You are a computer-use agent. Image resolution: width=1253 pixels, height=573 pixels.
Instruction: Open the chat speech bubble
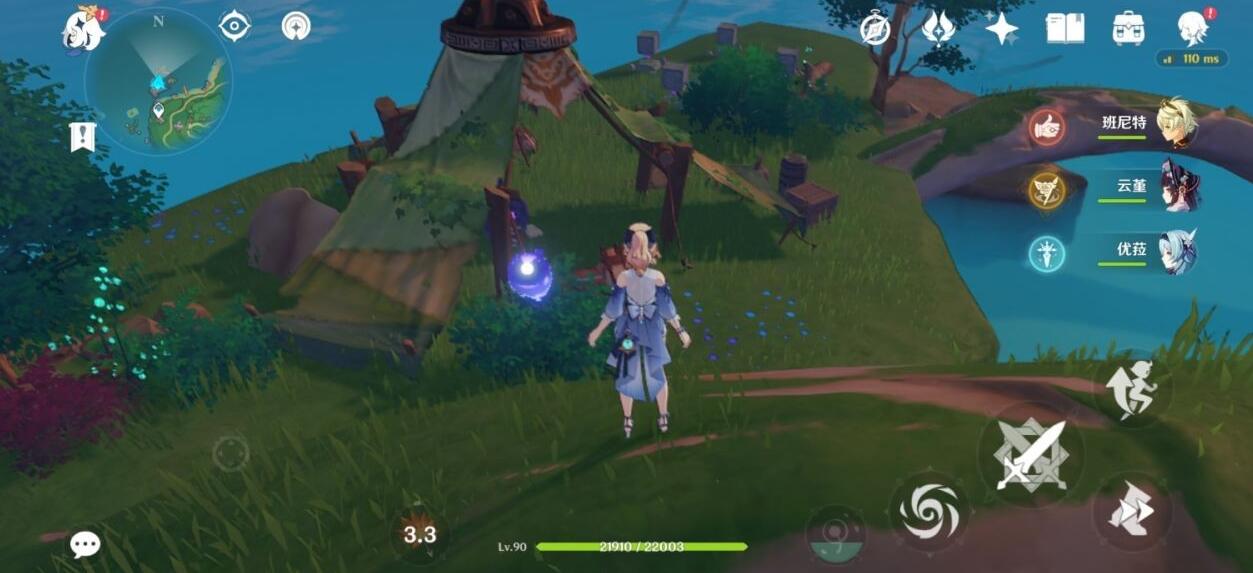(85, 544)
